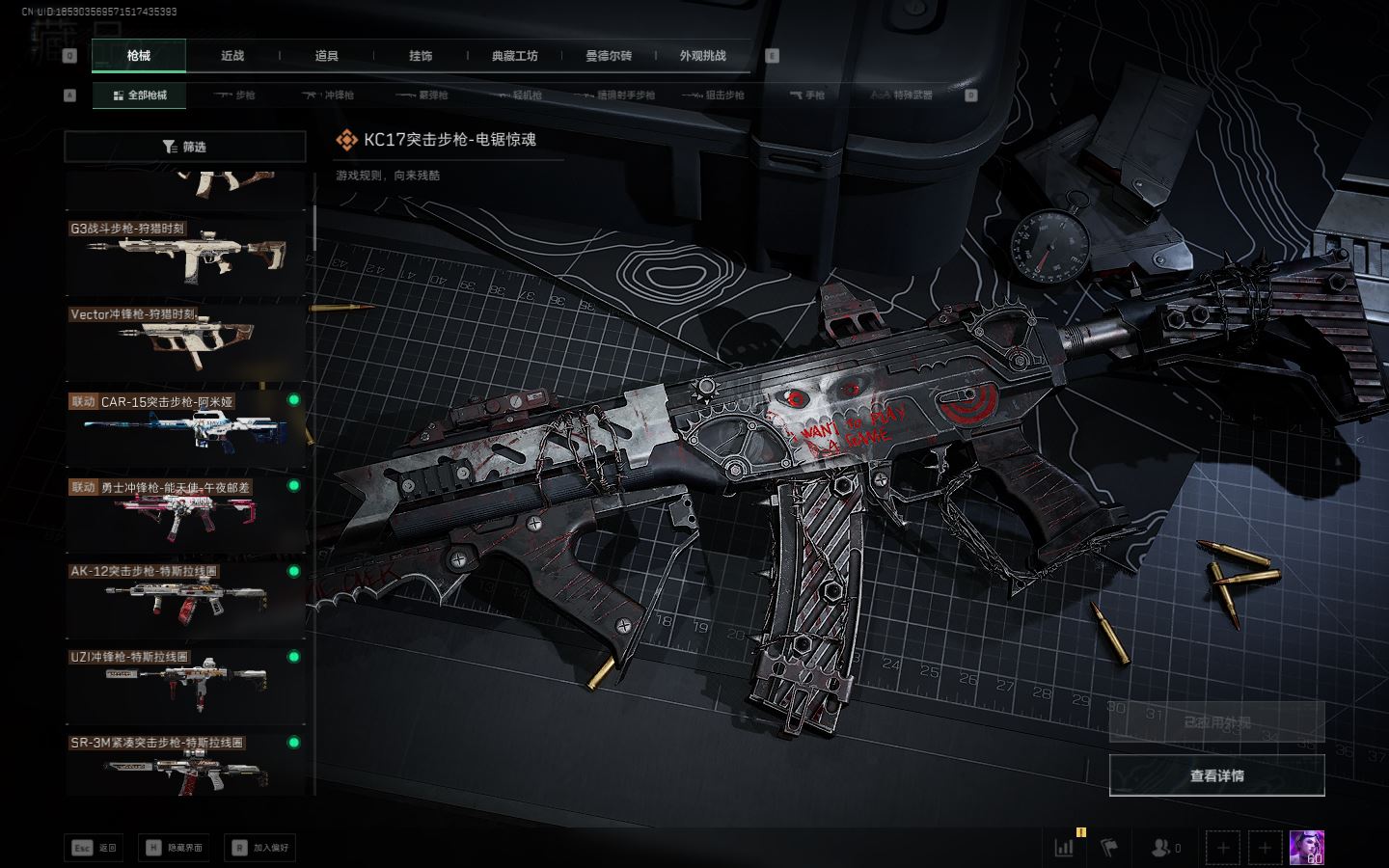Open the player avatar profile

coord(1306,848)
